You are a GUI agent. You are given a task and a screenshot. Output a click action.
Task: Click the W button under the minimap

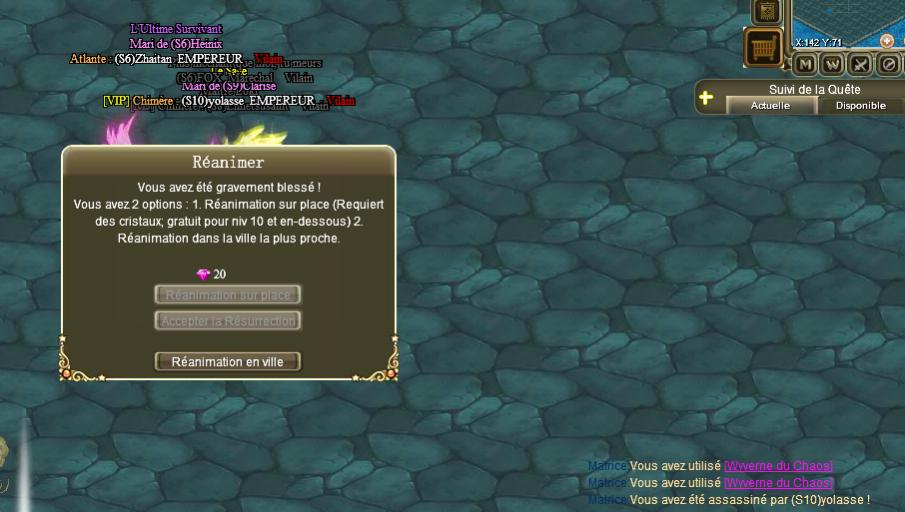tap(833, 65)
